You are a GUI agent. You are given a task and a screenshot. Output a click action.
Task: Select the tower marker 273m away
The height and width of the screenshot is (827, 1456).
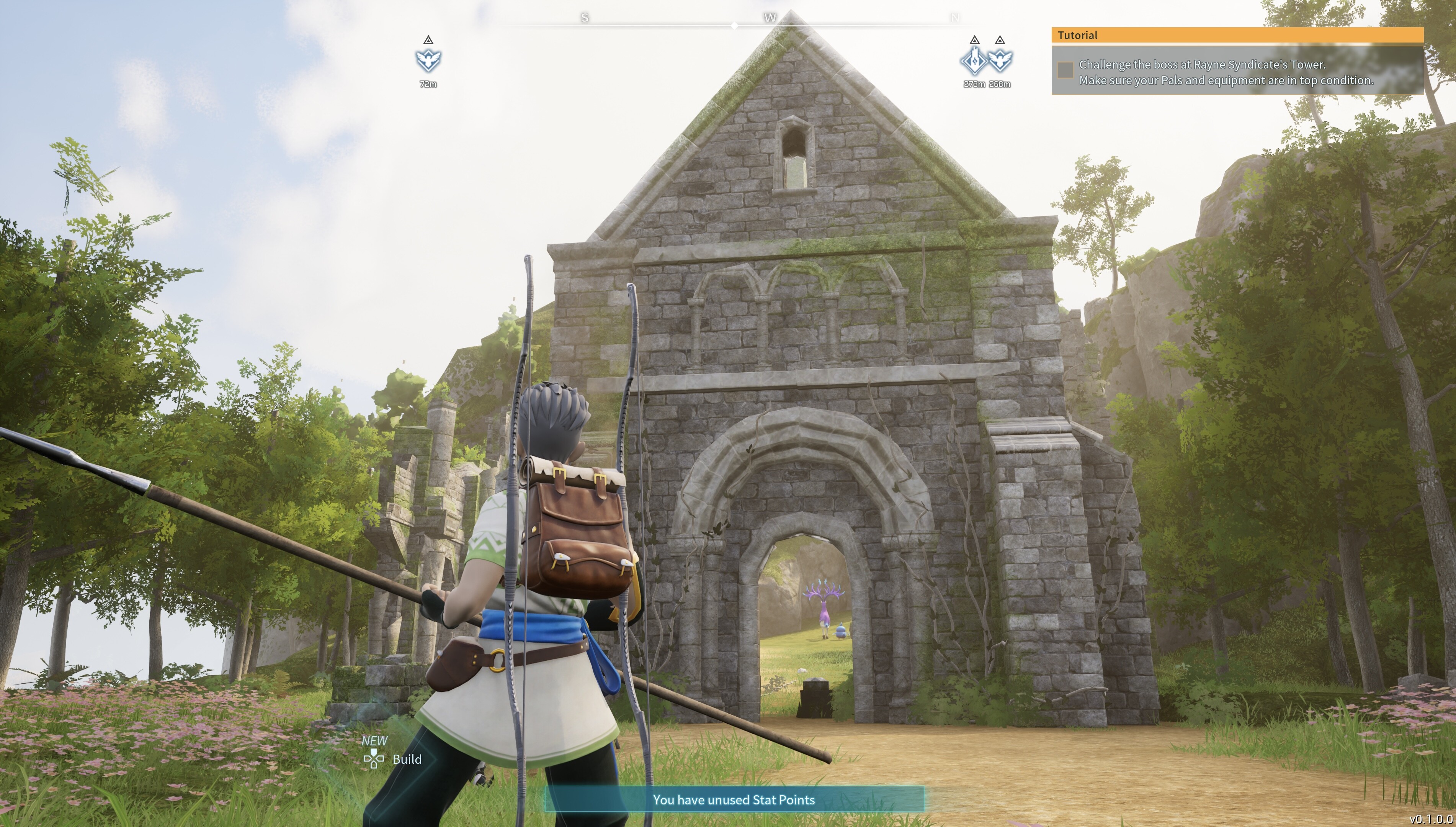click(974, 60)
